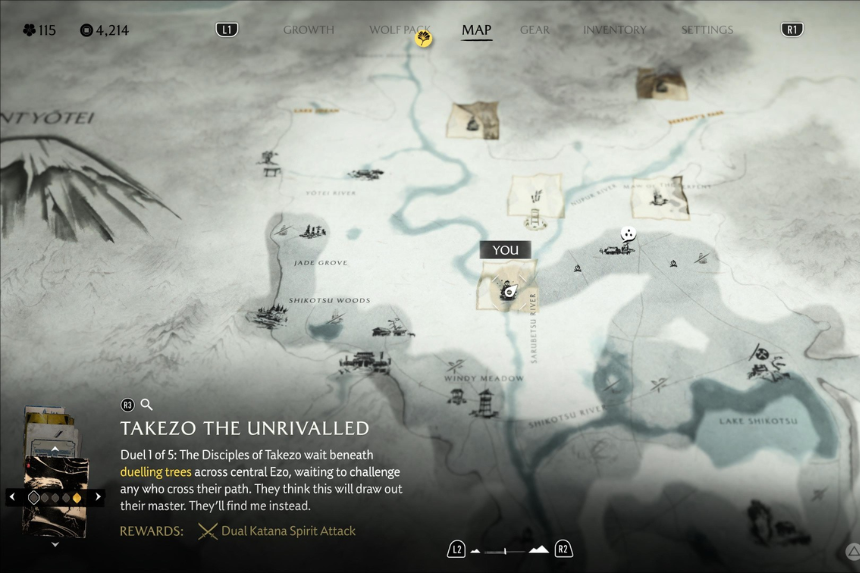Switch to the Settings tab
The width and height of the screenshot is (860, 573).
tap(707, 30)
